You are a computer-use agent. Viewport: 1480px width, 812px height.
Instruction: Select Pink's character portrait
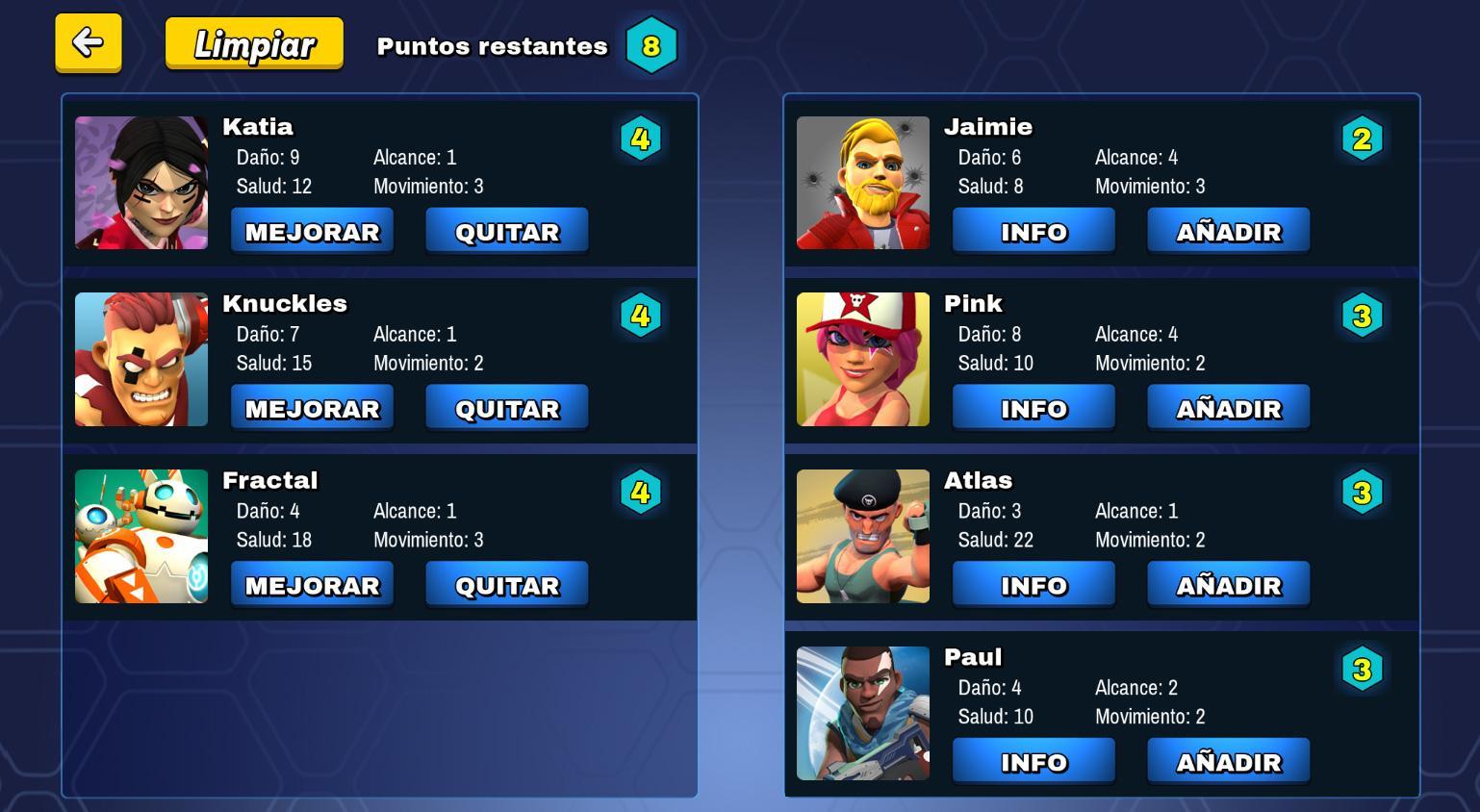tap(862, 359)
